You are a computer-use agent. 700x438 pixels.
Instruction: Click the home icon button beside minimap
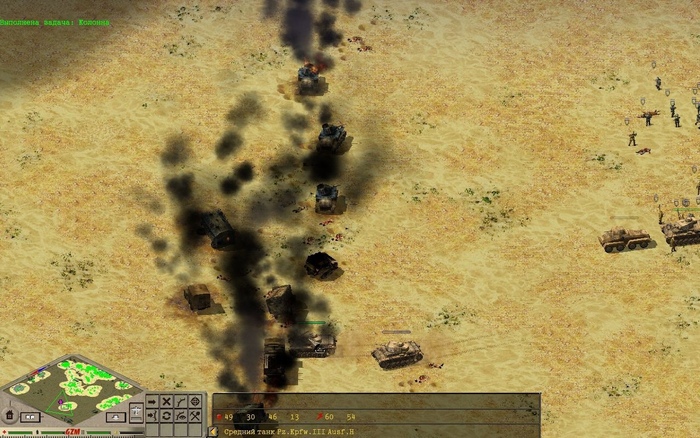point(9,415)
